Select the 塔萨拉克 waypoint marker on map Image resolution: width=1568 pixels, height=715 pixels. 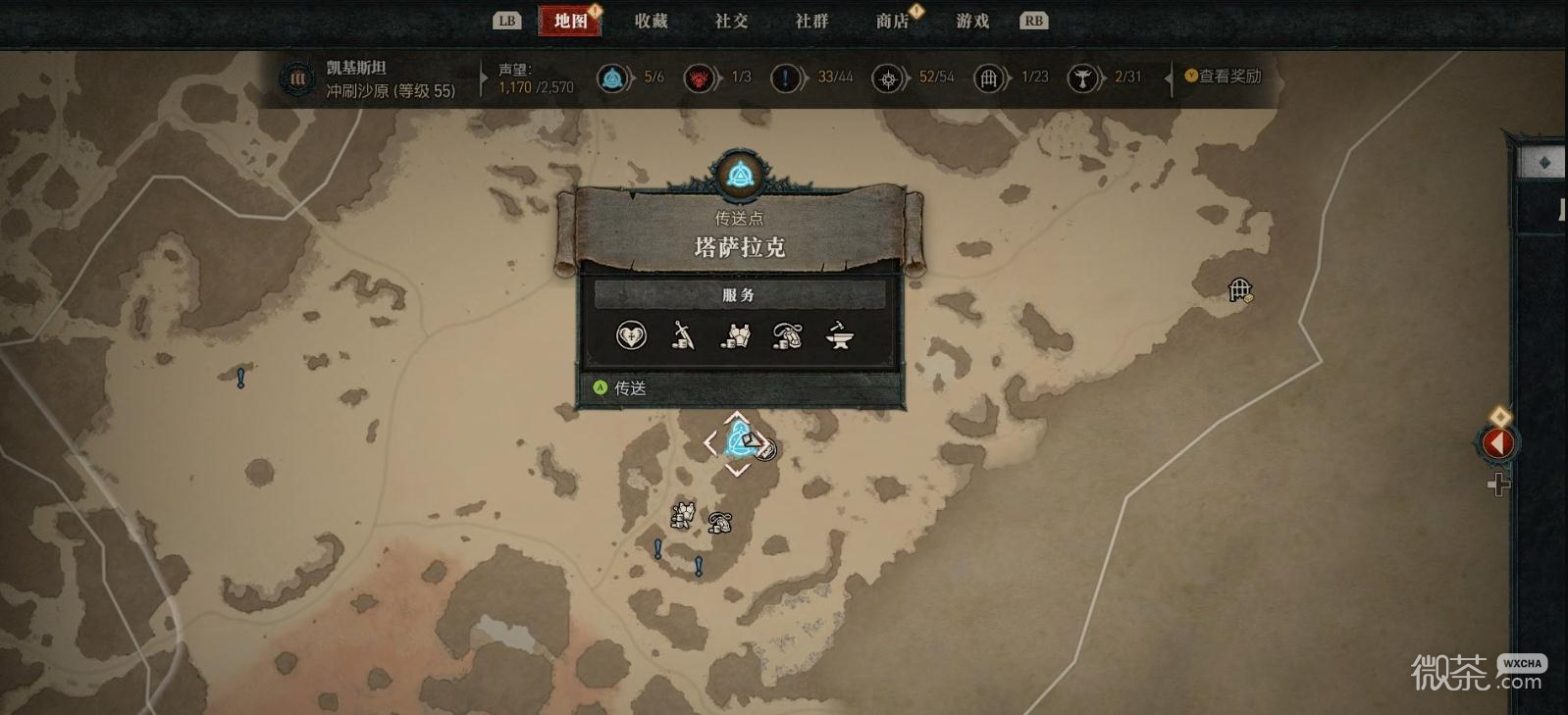click(737, 443)
